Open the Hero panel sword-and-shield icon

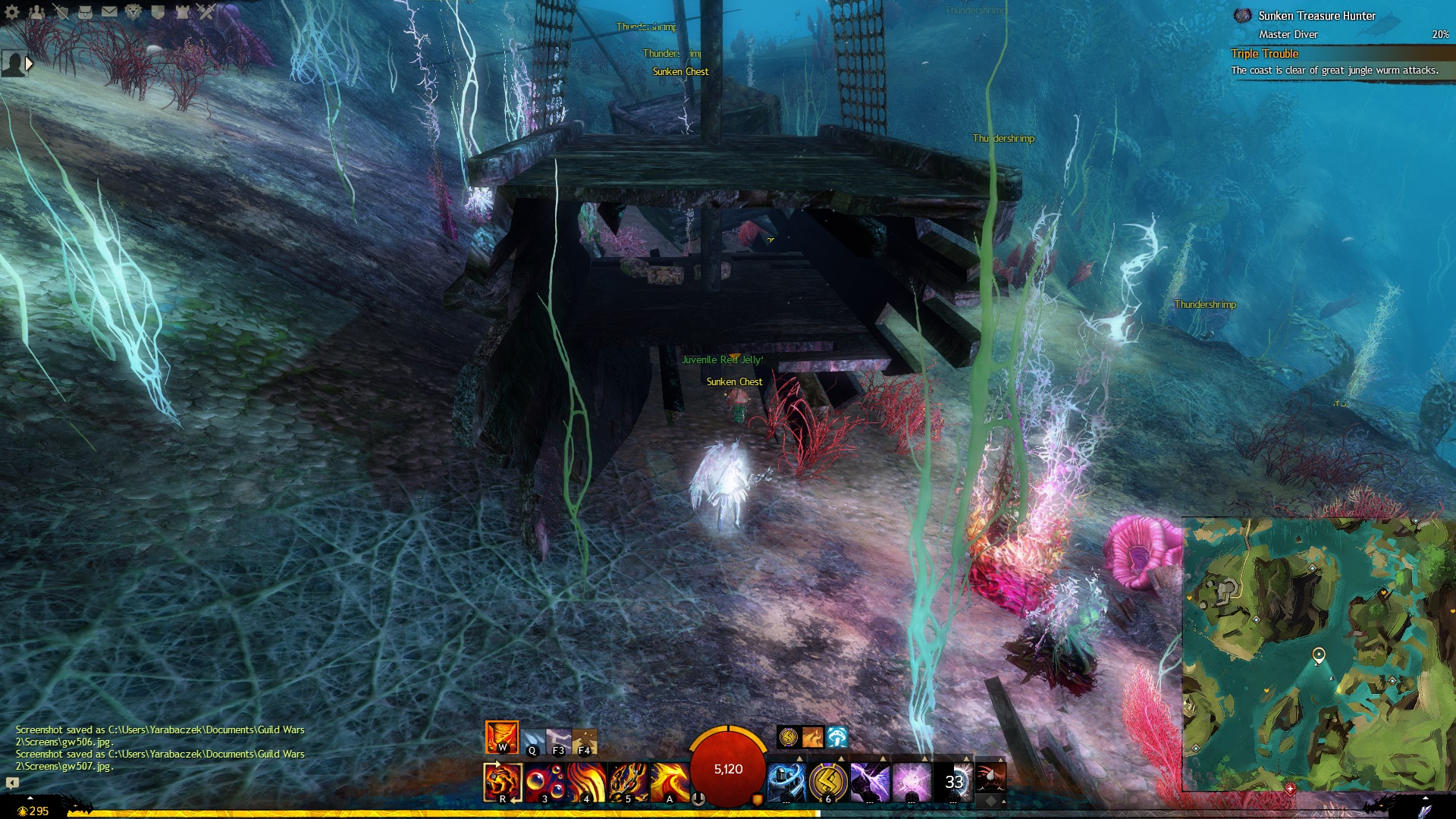(x=61, y=12)
